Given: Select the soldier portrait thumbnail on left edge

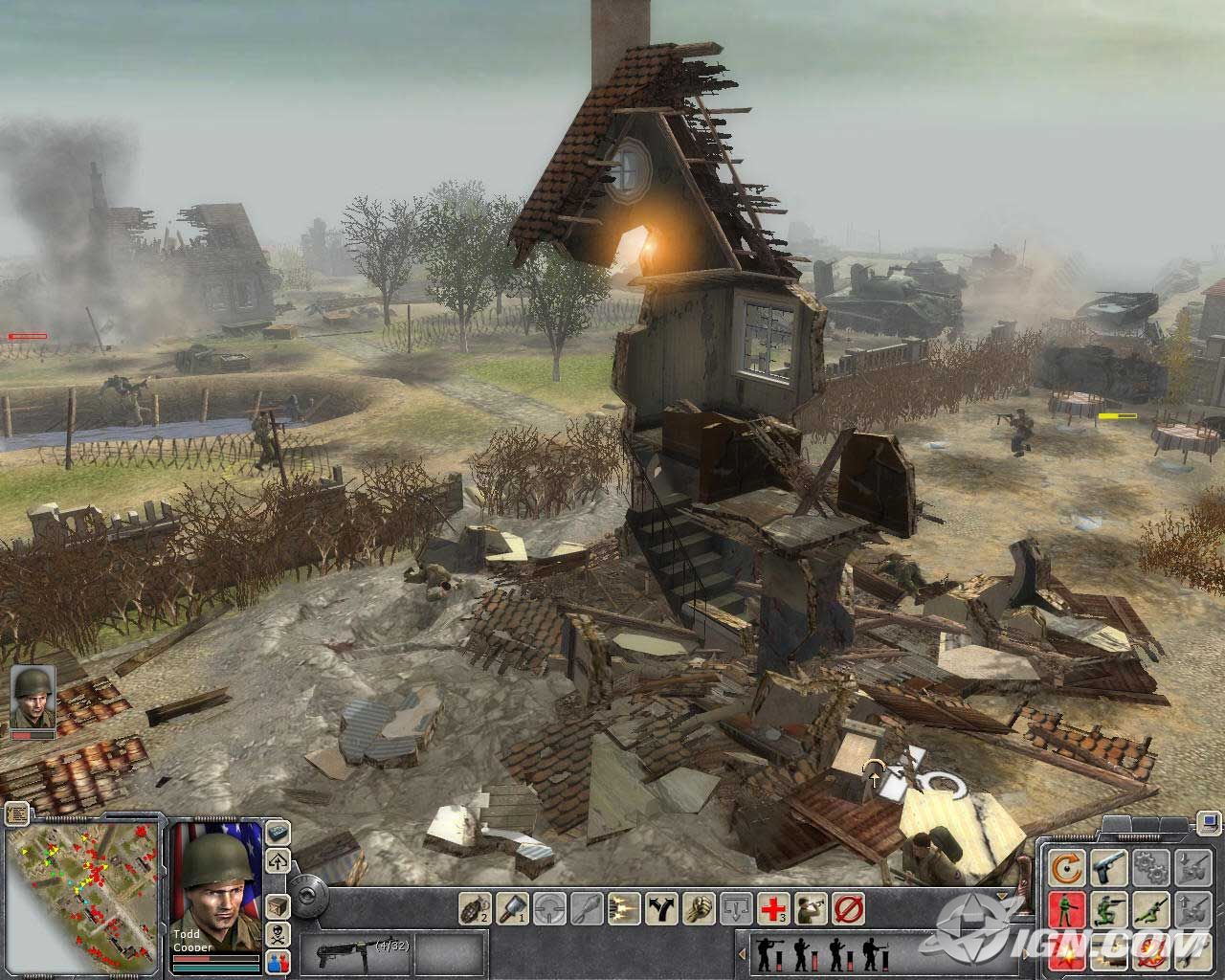Looking at the screenshot, I should coord(33,698).
